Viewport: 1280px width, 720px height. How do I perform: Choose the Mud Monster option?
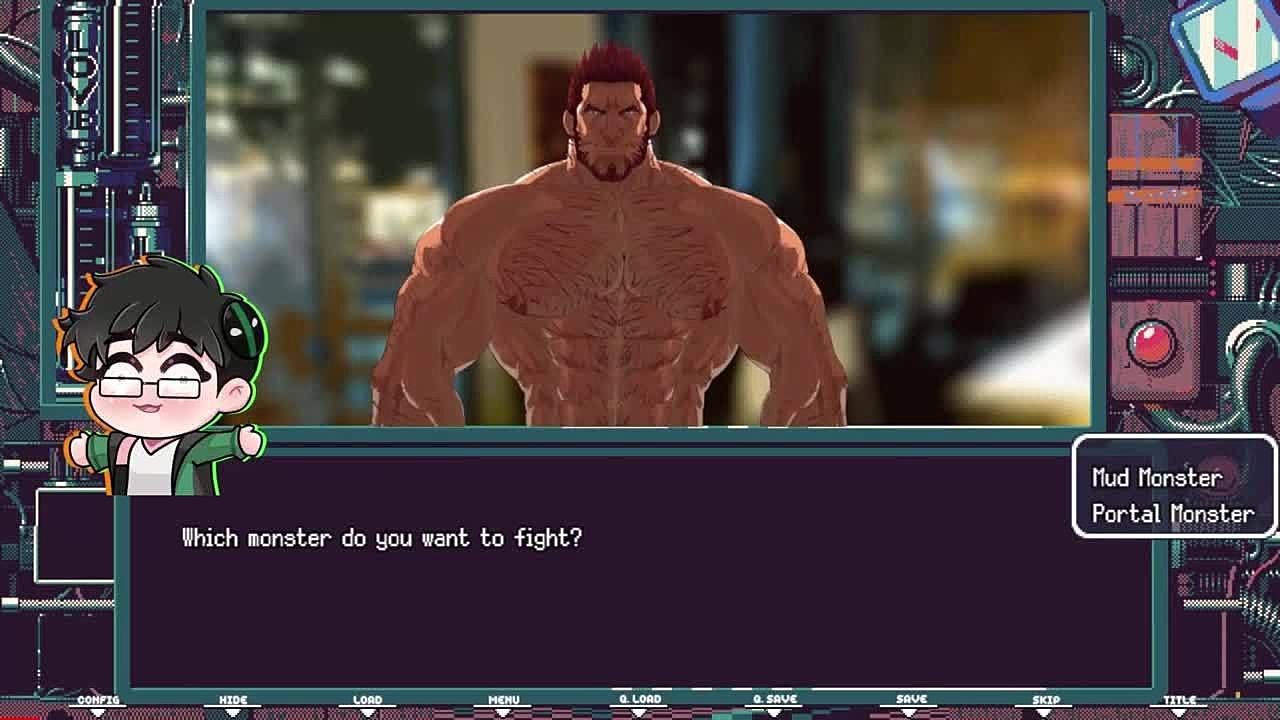1156,478
